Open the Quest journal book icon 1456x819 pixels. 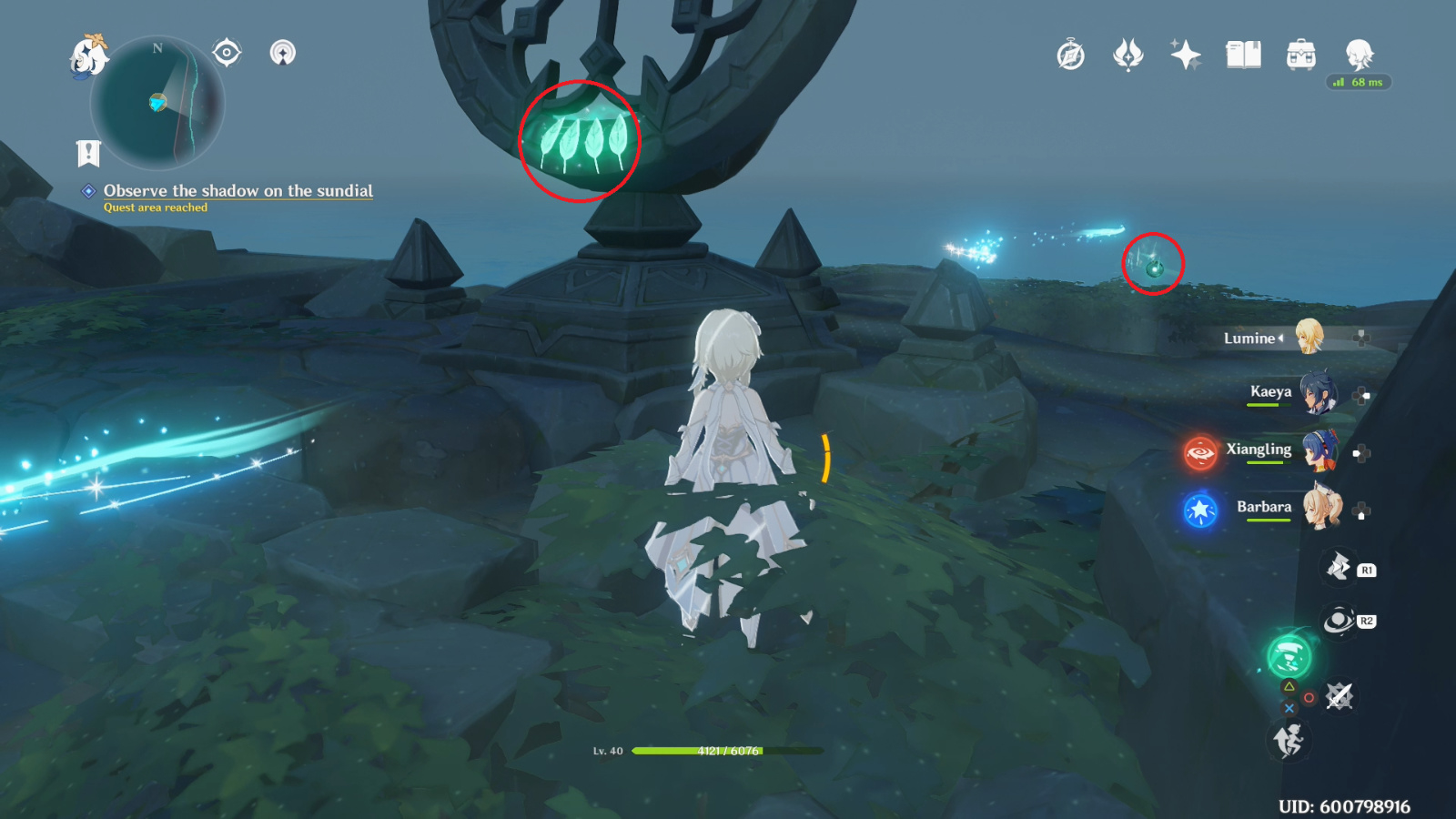[x=1243, y=55]
